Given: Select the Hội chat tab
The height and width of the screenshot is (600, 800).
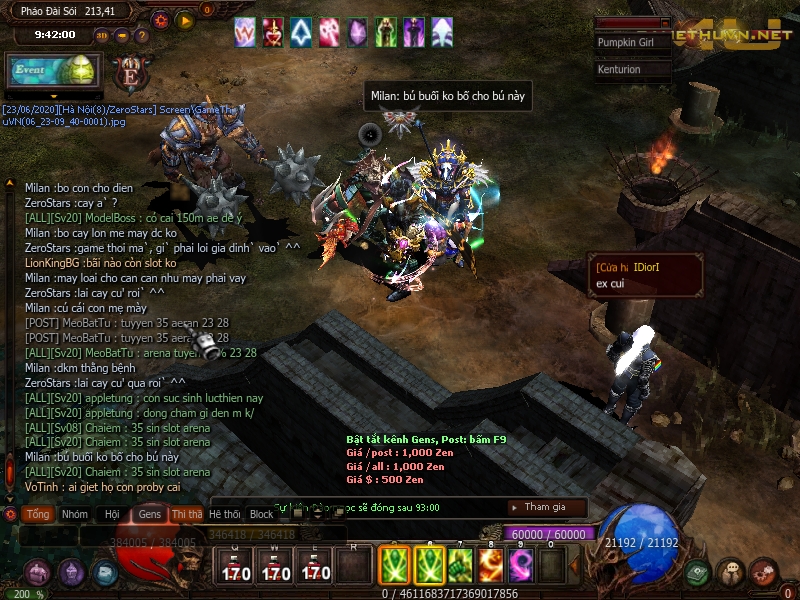Looking at the screenshot, I should (112, 514).
